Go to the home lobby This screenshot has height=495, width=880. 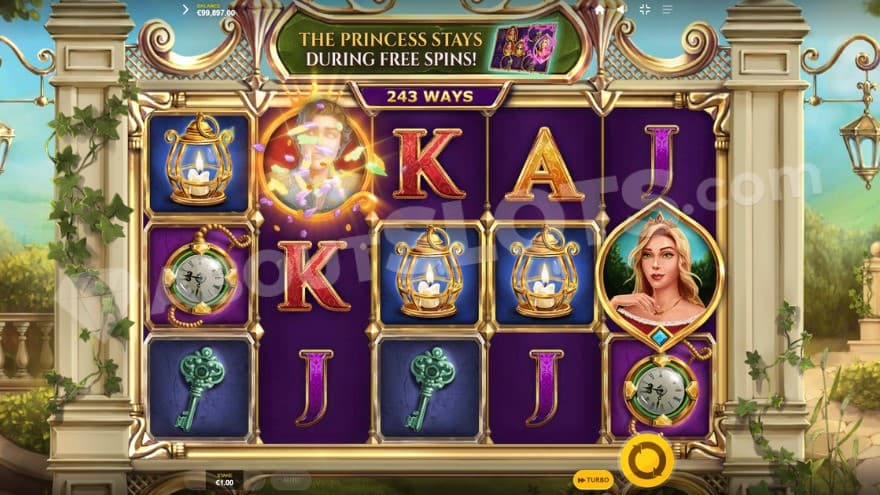coord(599,10)
